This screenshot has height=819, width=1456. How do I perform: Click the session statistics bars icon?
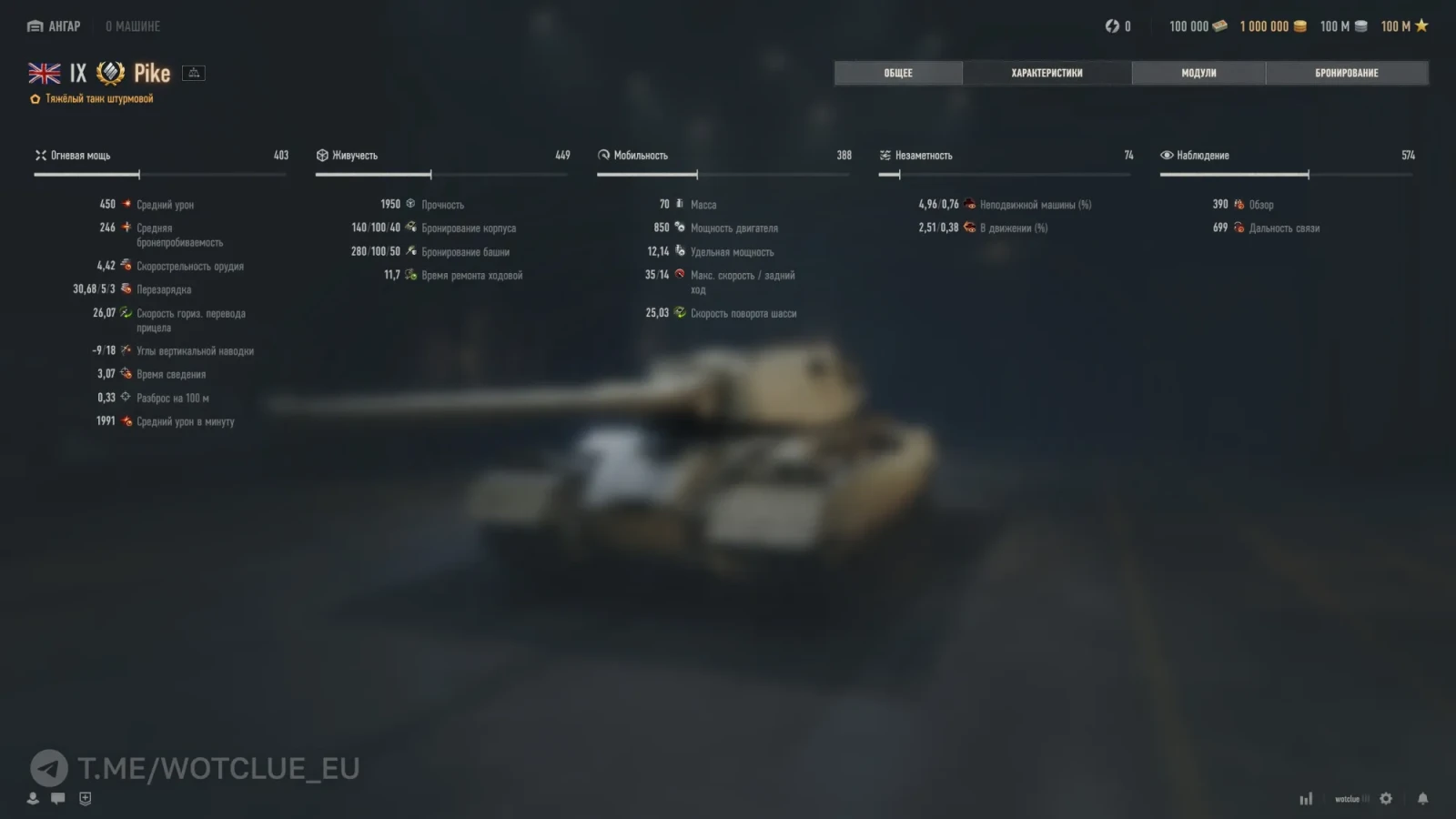point(1307,797)
